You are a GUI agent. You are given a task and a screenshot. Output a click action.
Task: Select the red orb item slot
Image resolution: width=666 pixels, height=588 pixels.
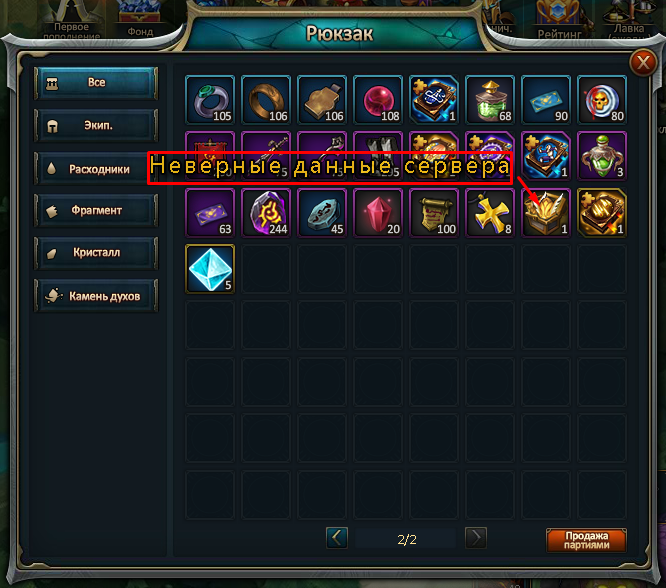point(378,100)
